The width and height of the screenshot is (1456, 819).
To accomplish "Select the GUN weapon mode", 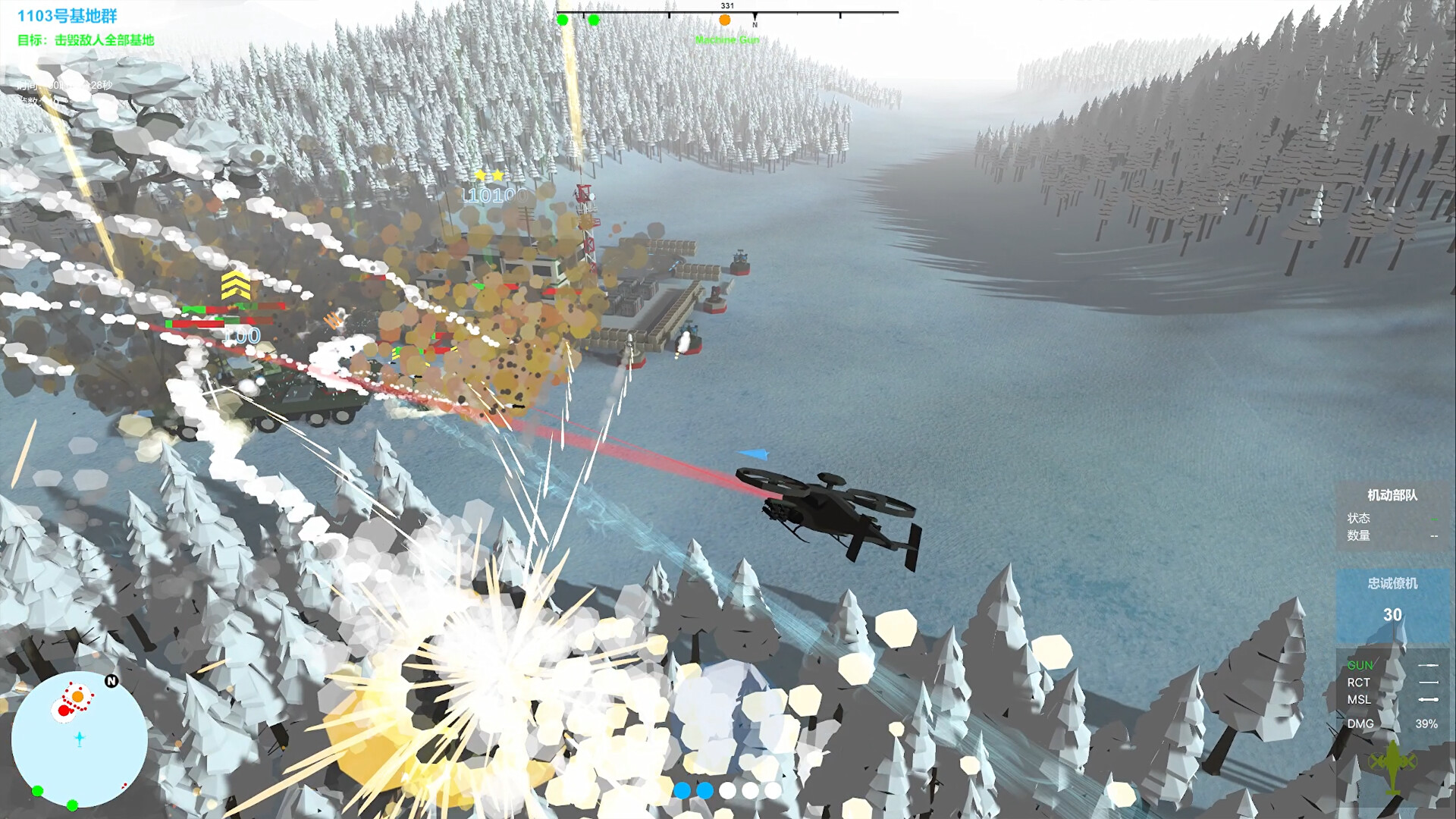I will point(1361,664).
